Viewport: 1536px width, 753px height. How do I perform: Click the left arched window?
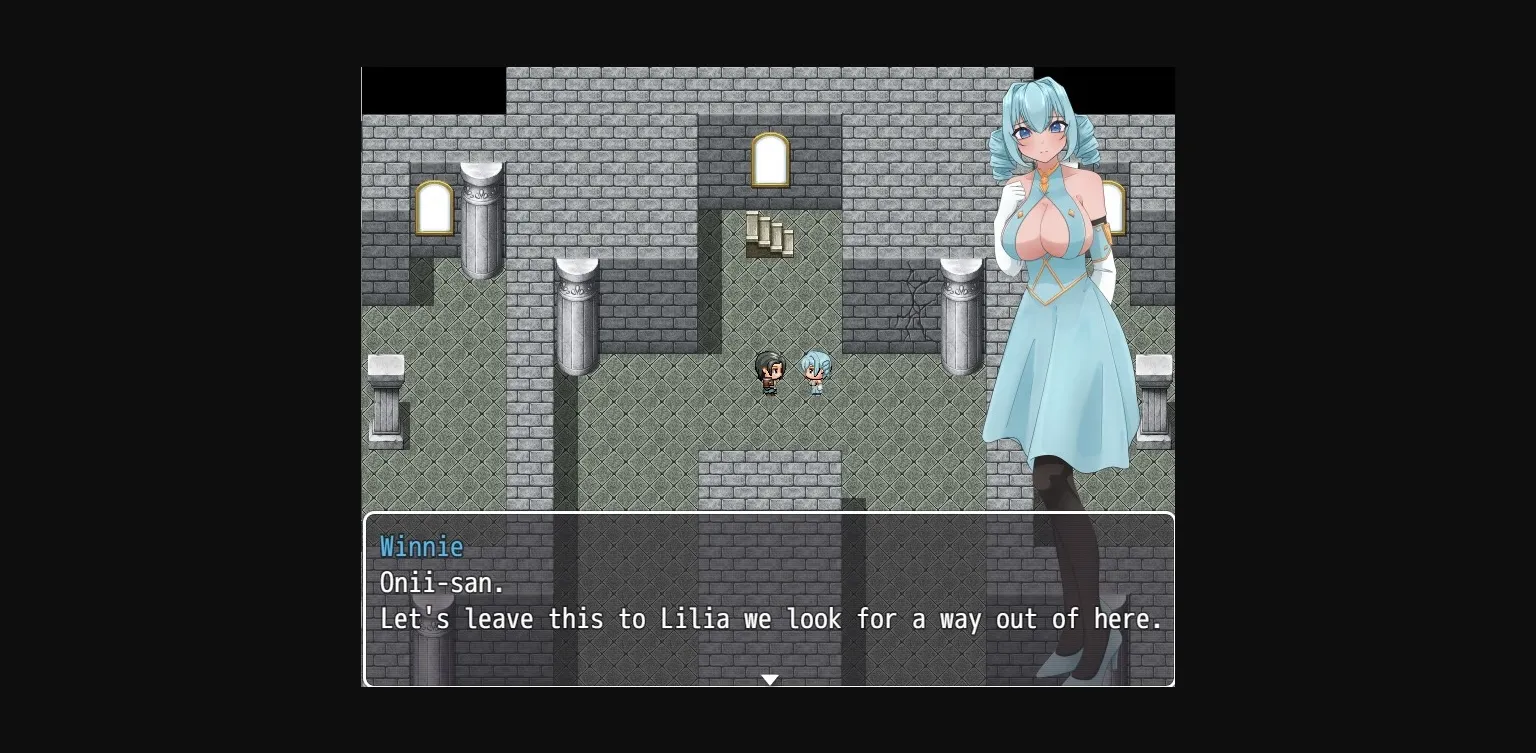434,207
